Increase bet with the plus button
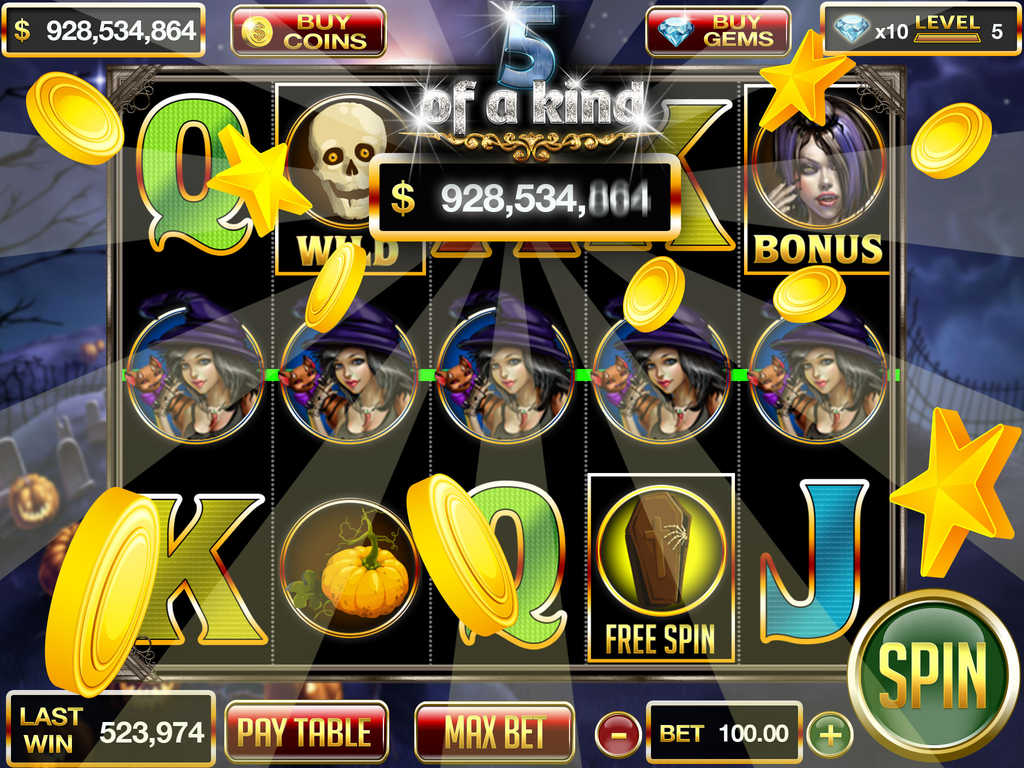The image size is (1024, 768). [x=830, y=735]
